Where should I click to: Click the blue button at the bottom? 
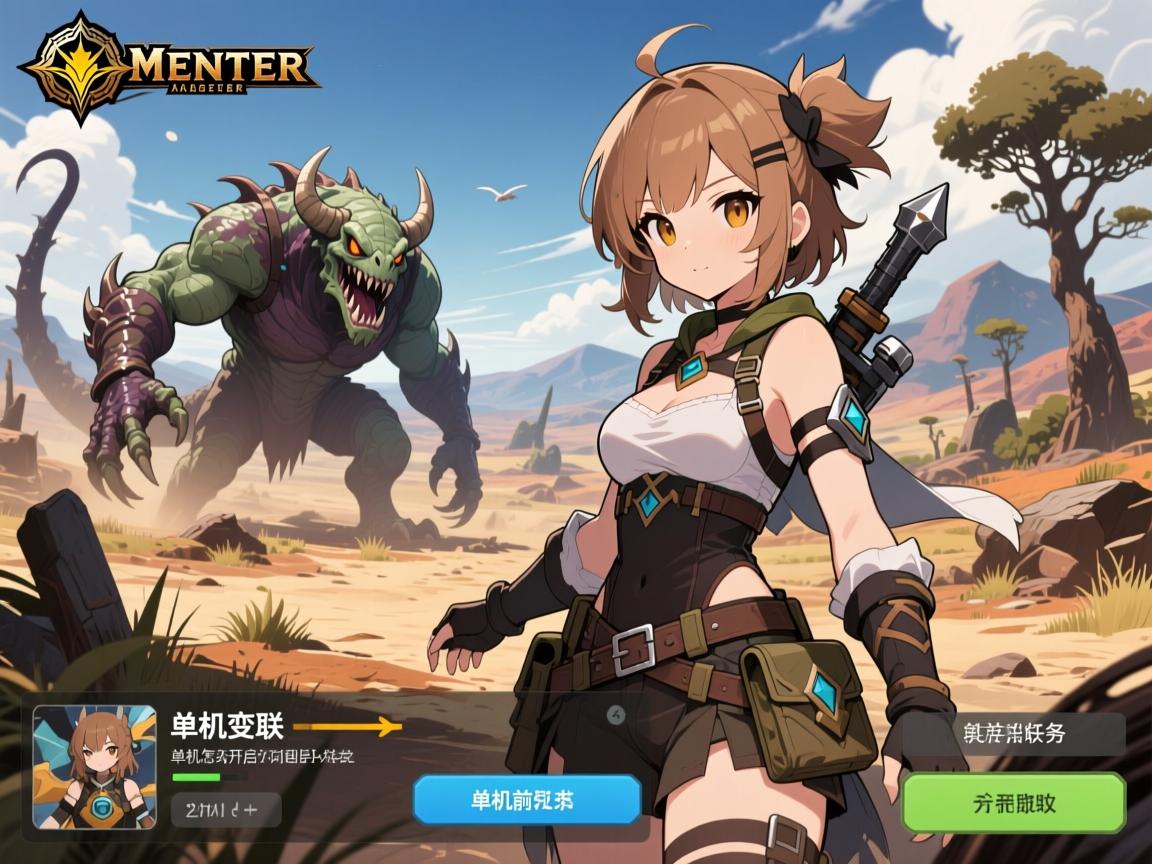(527, 799)
